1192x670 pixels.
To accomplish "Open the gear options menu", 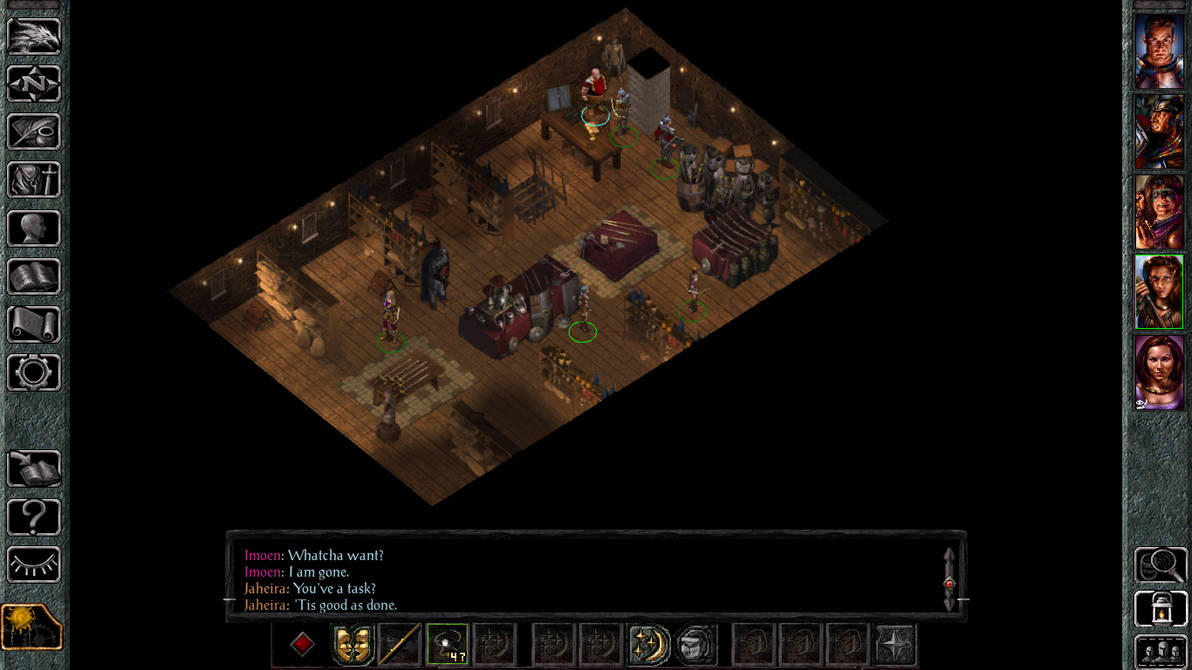I will pos(34,373).
